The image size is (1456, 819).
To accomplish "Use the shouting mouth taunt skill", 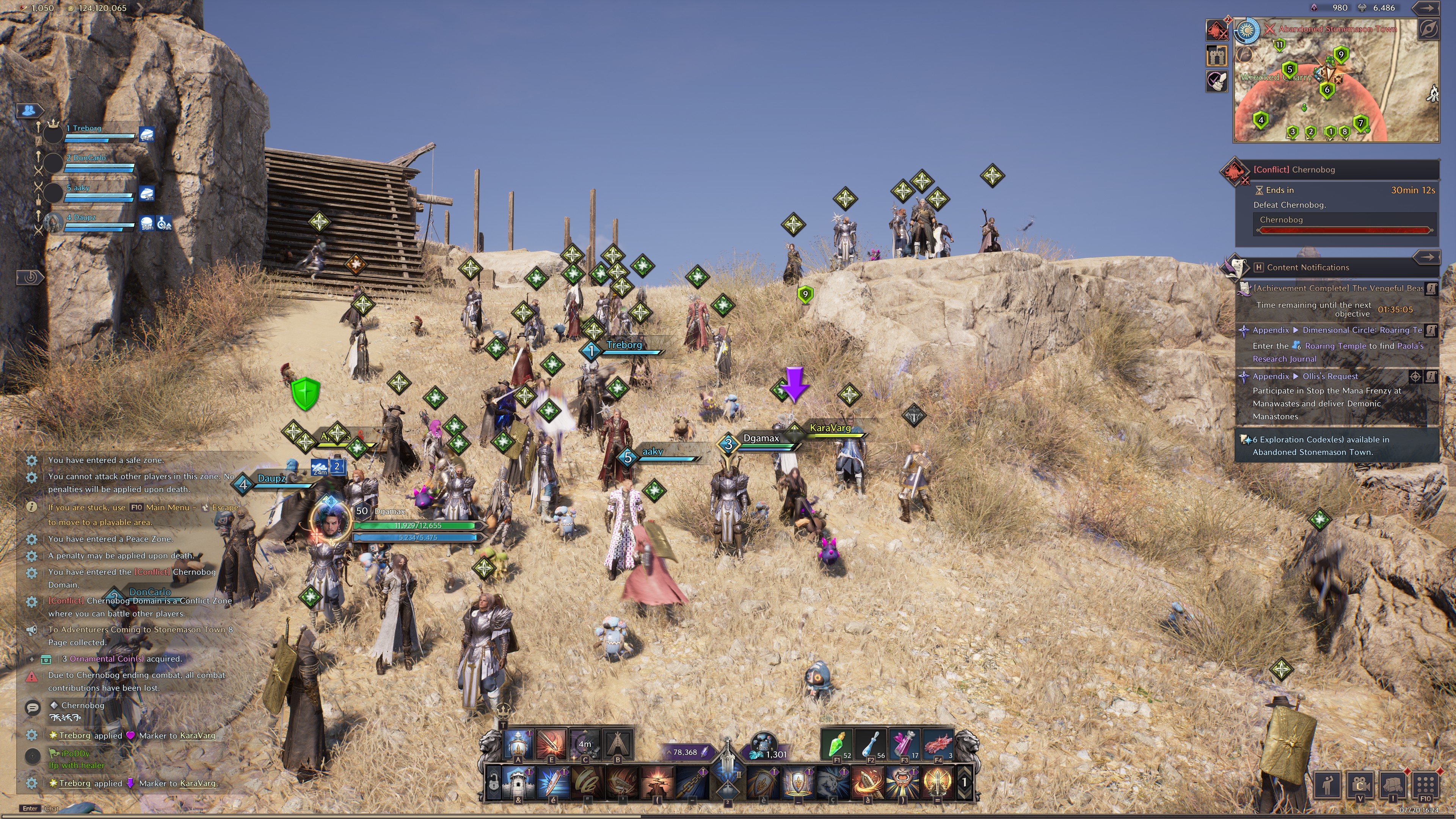I will pyautogui.click(x=903, y=783).
